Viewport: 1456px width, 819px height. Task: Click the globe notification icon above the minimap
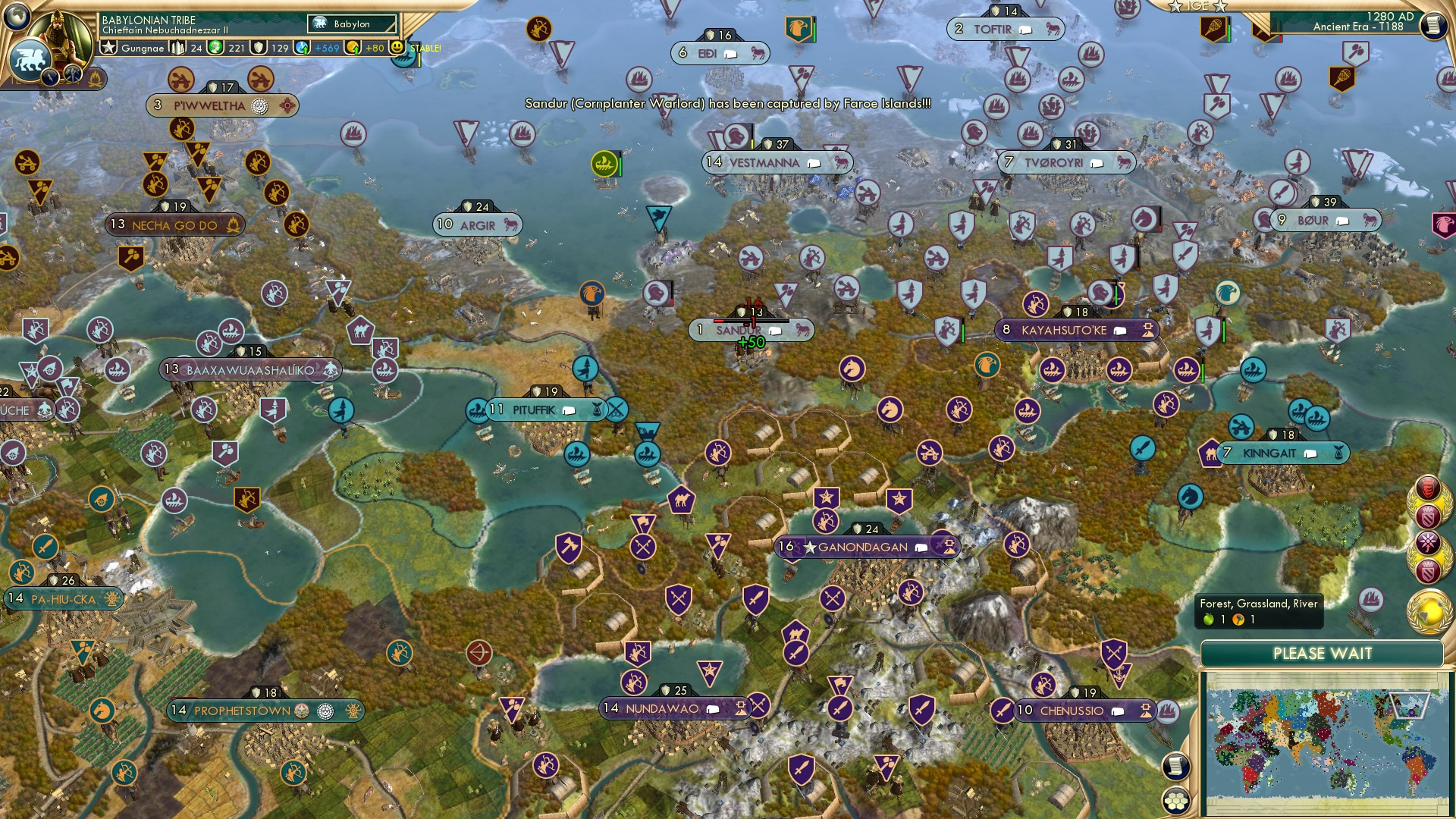1428,607
